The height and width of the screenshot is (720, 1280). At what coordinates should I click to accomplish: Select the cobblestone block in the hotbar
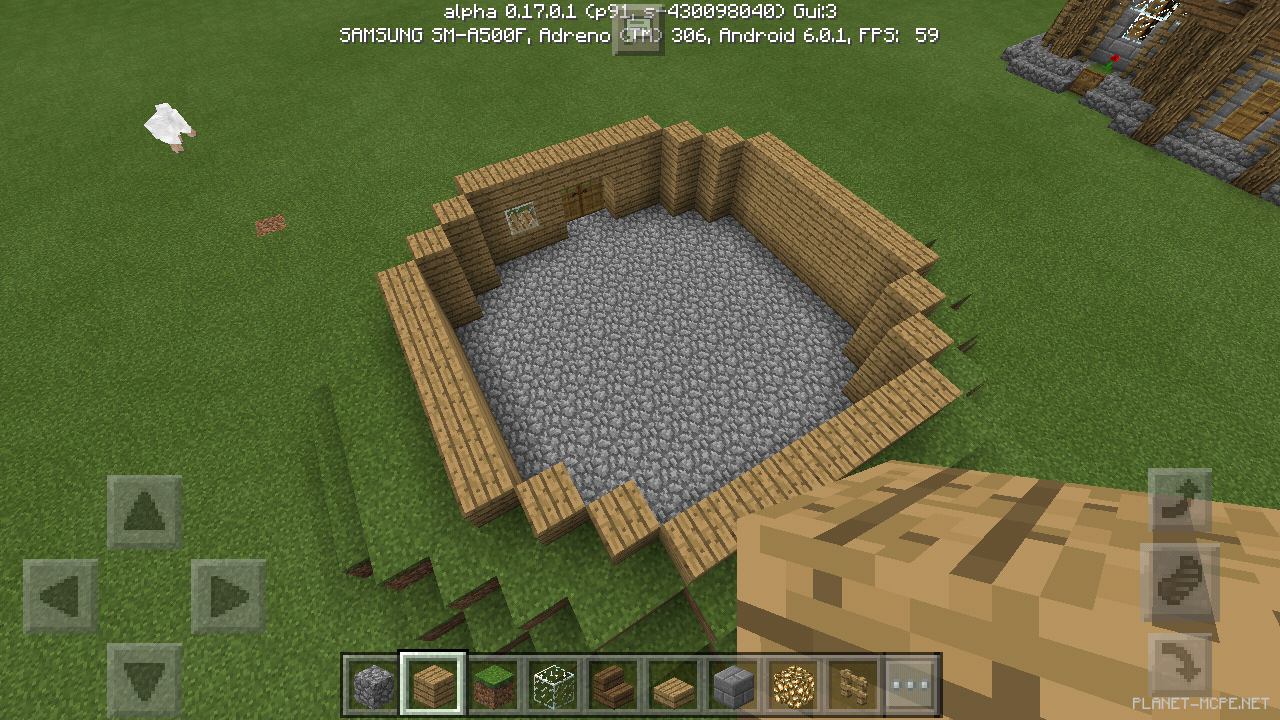[x=372, y=684]
